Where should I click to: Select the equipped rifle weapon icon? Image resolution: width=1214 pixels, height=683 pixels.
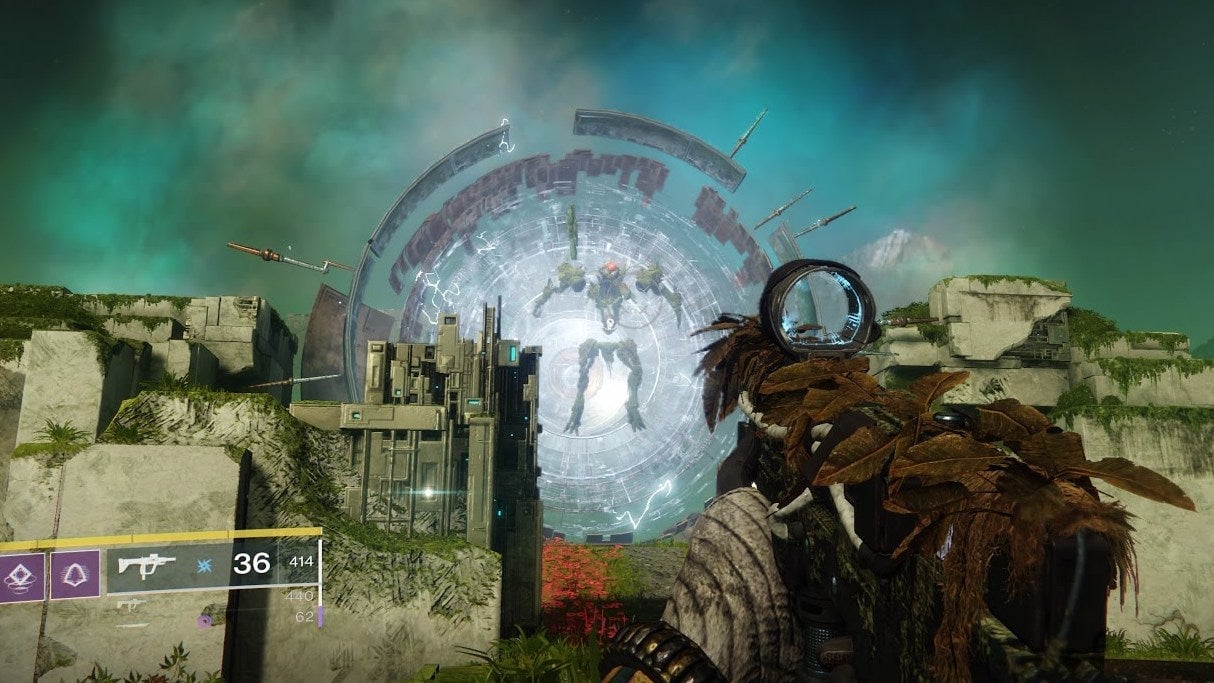[146, 564]
